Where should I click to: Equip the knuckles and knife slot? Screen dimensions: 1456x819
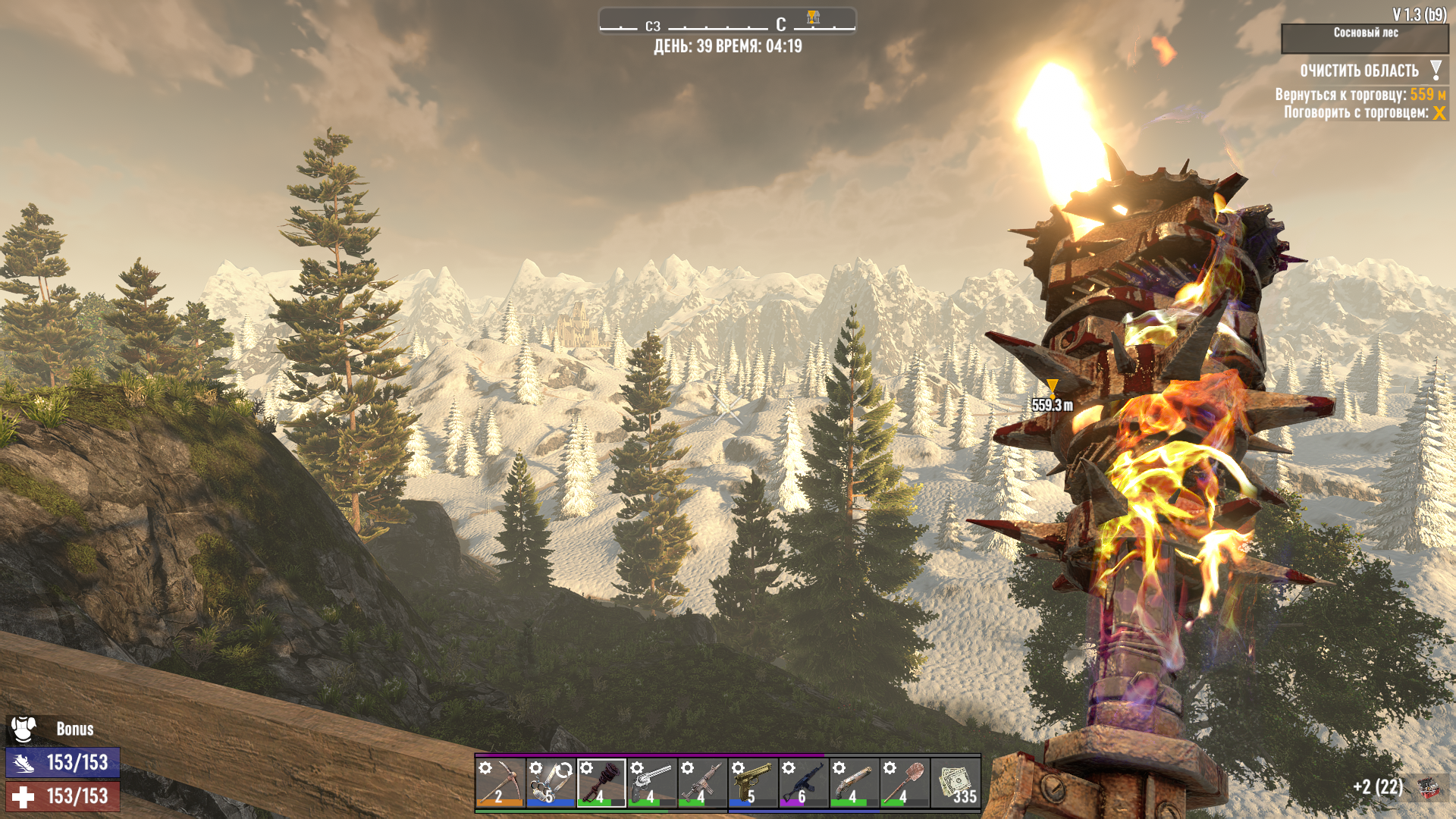tap(551, 783)
